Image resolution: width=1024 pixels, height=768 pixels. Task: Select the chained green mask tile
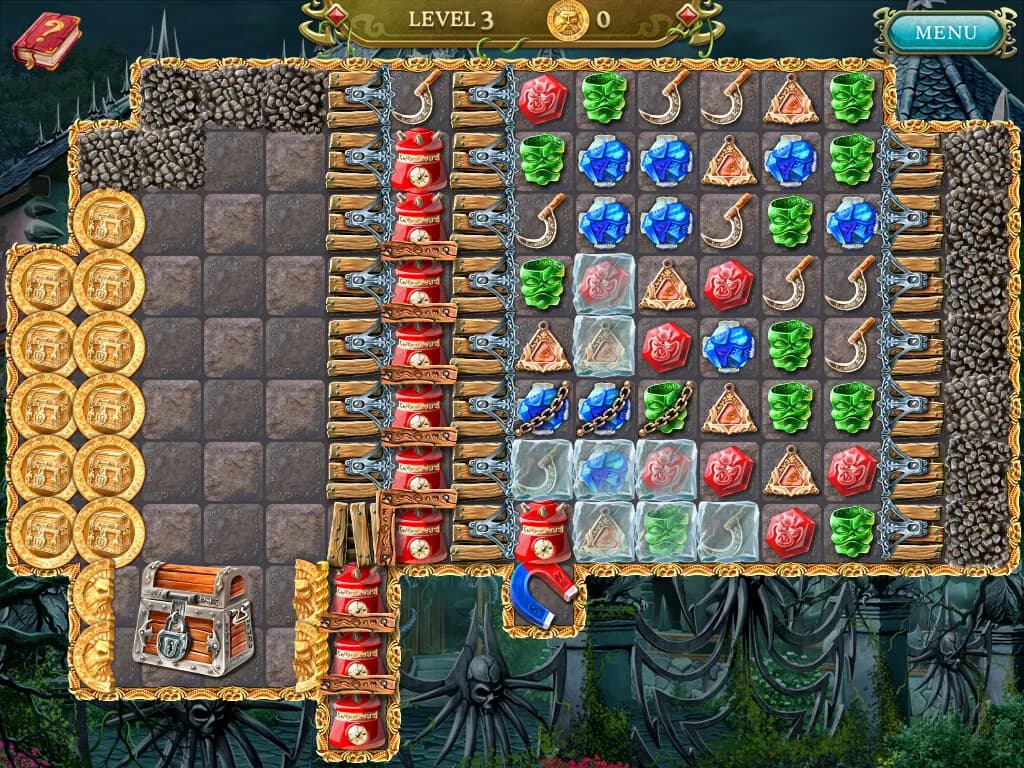[x=666, y=407]
